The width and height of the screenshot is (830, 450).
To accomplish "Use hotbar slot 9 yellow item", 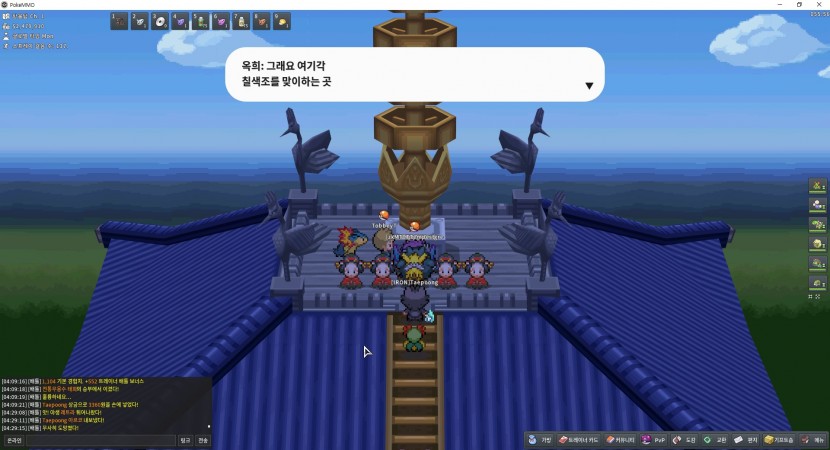I will point(283,21).
